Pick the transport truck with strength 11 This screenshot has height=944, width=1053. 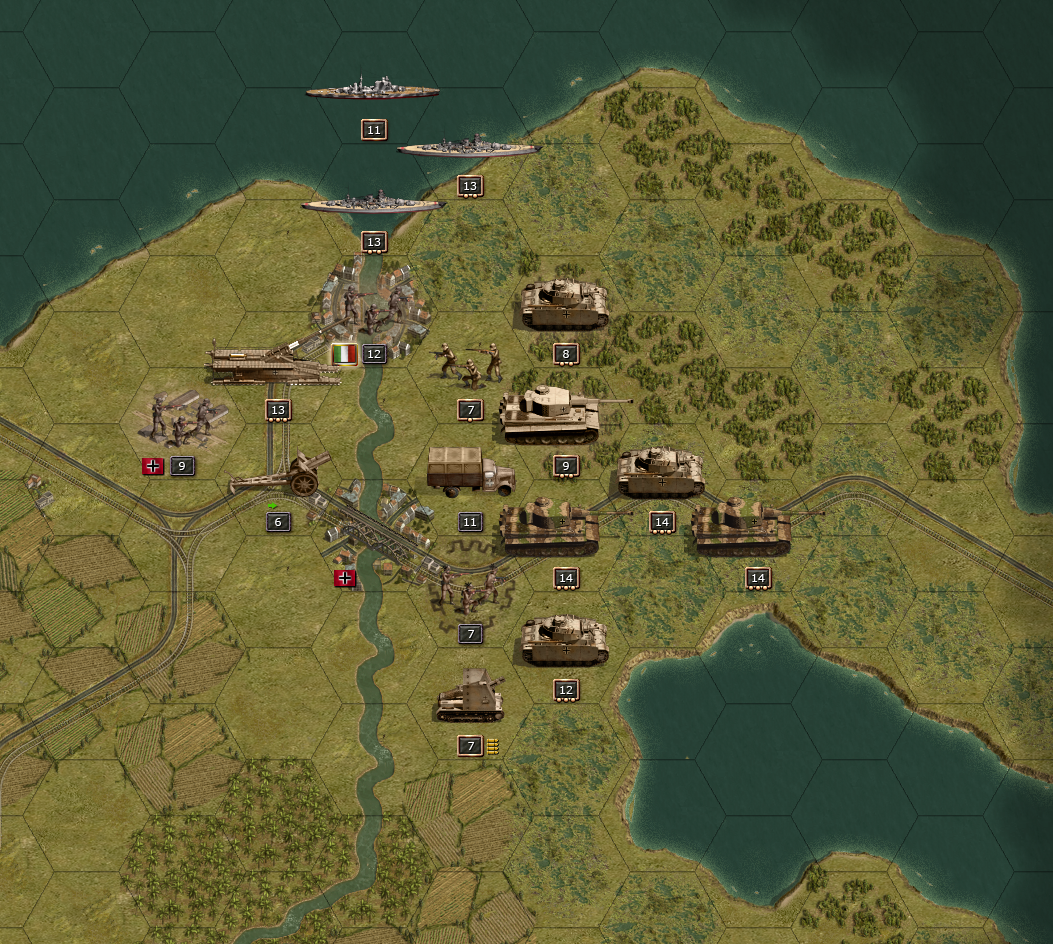[470, 473]
